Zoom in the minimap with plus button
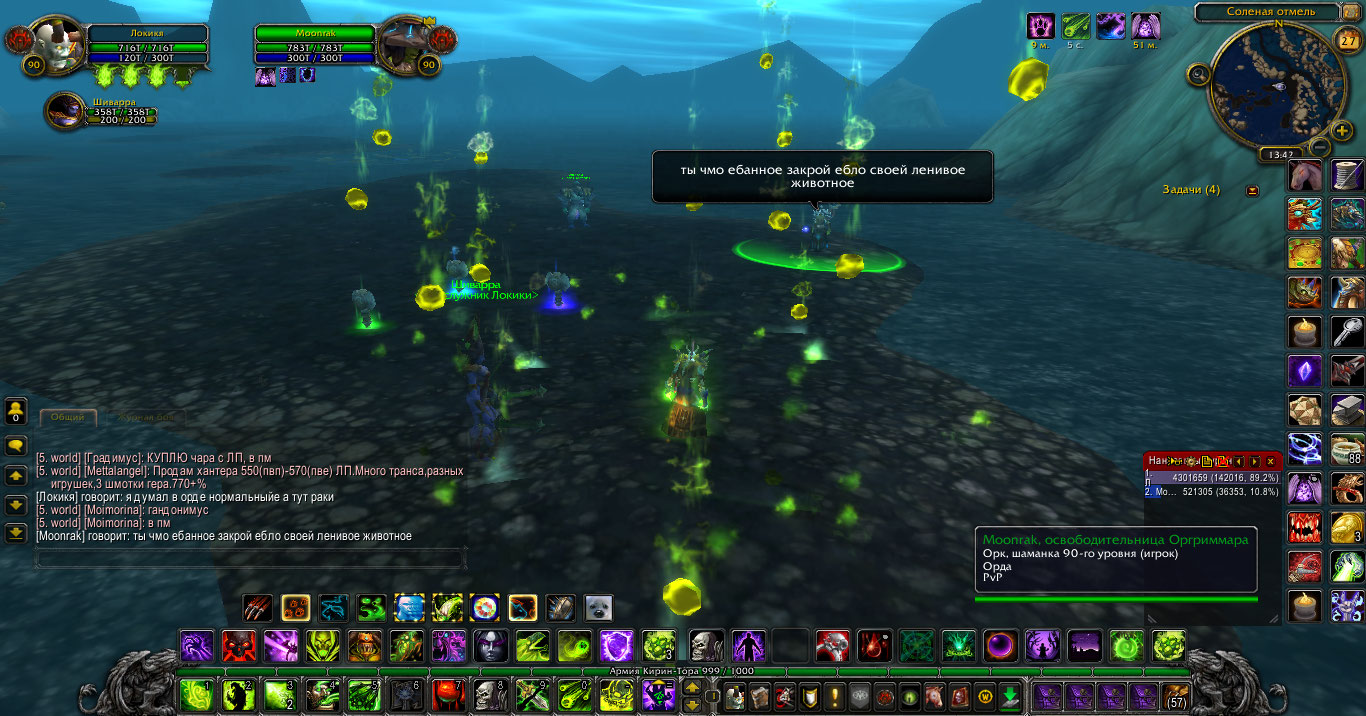This screenshot has height=716, width=1366. point(1343,131)
